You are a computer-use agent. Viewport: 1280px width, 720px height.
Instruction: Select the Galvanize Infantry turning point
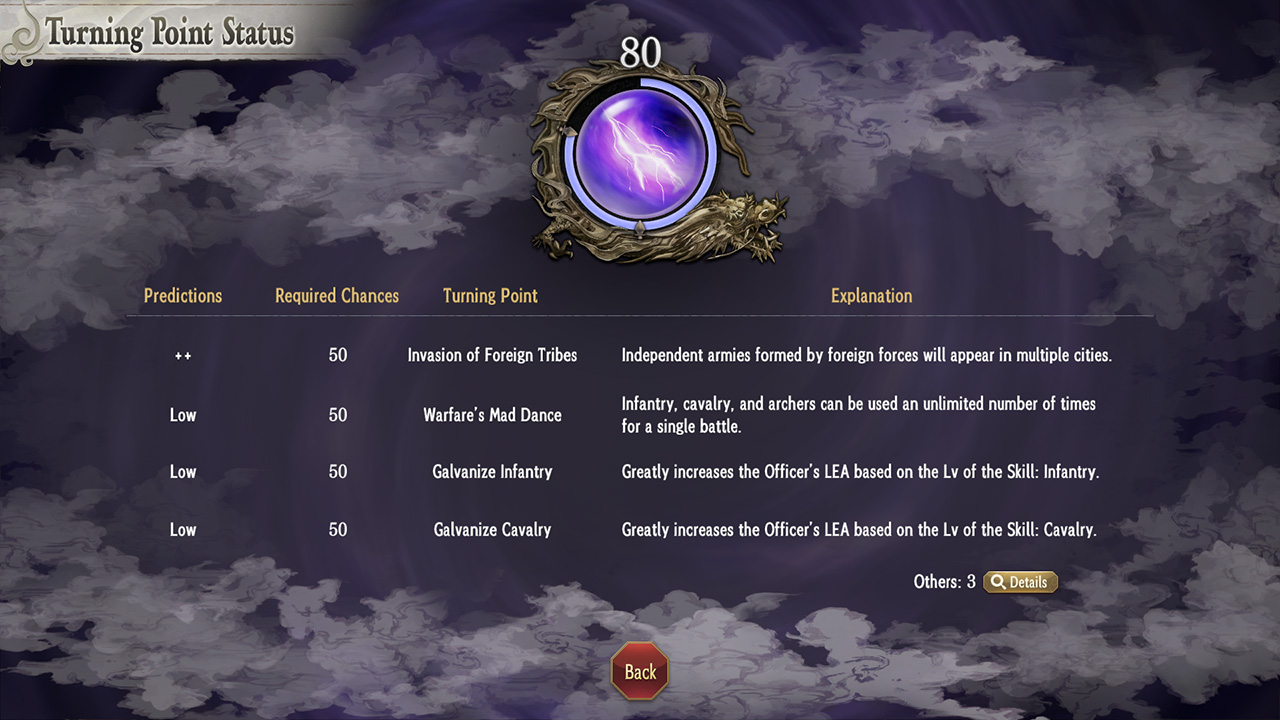point(492,471)
